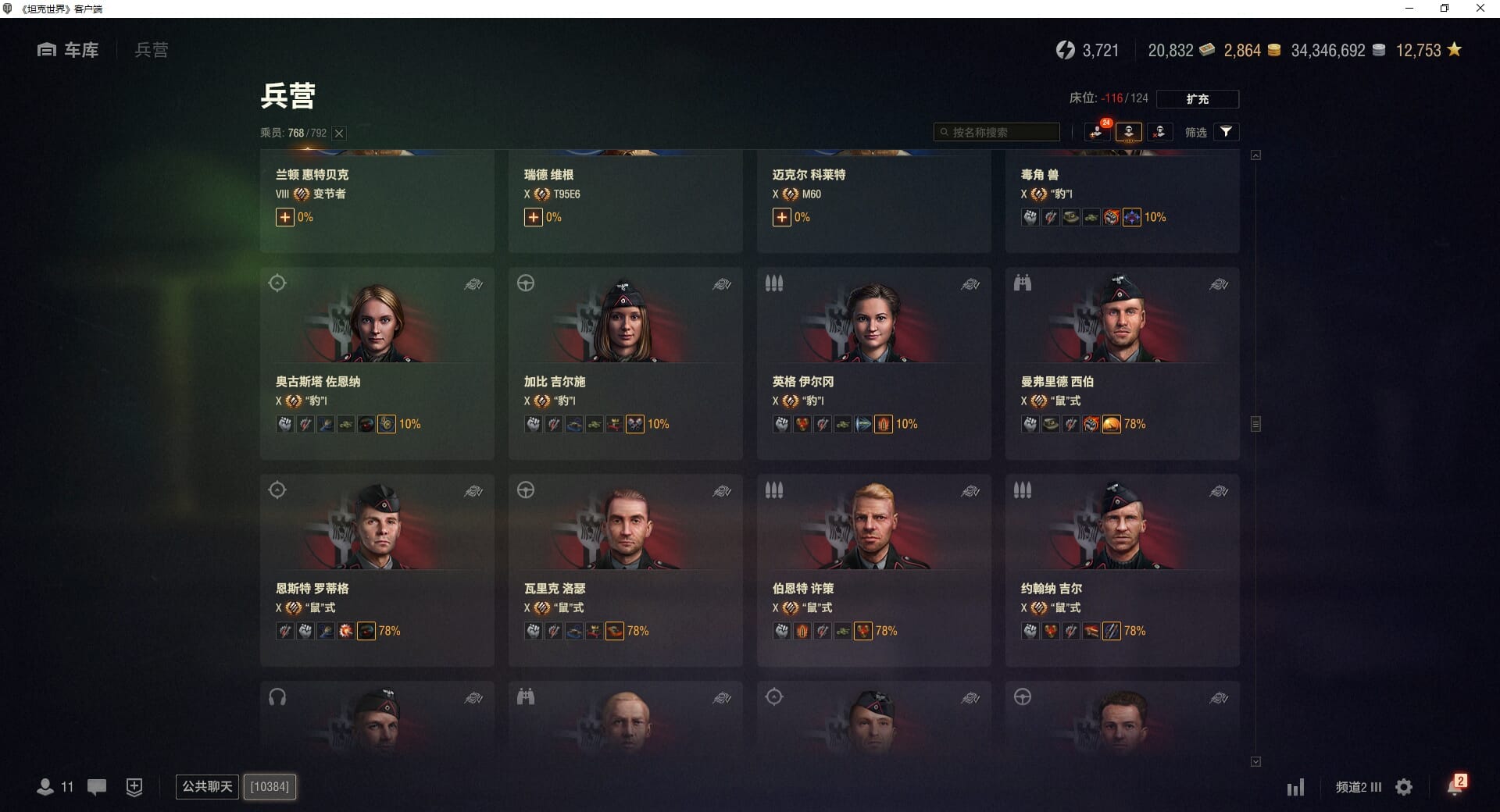The image size is (1500, 812).
Task: Open the 筛选 filter funnel button
Action: tap(1226, 132)
